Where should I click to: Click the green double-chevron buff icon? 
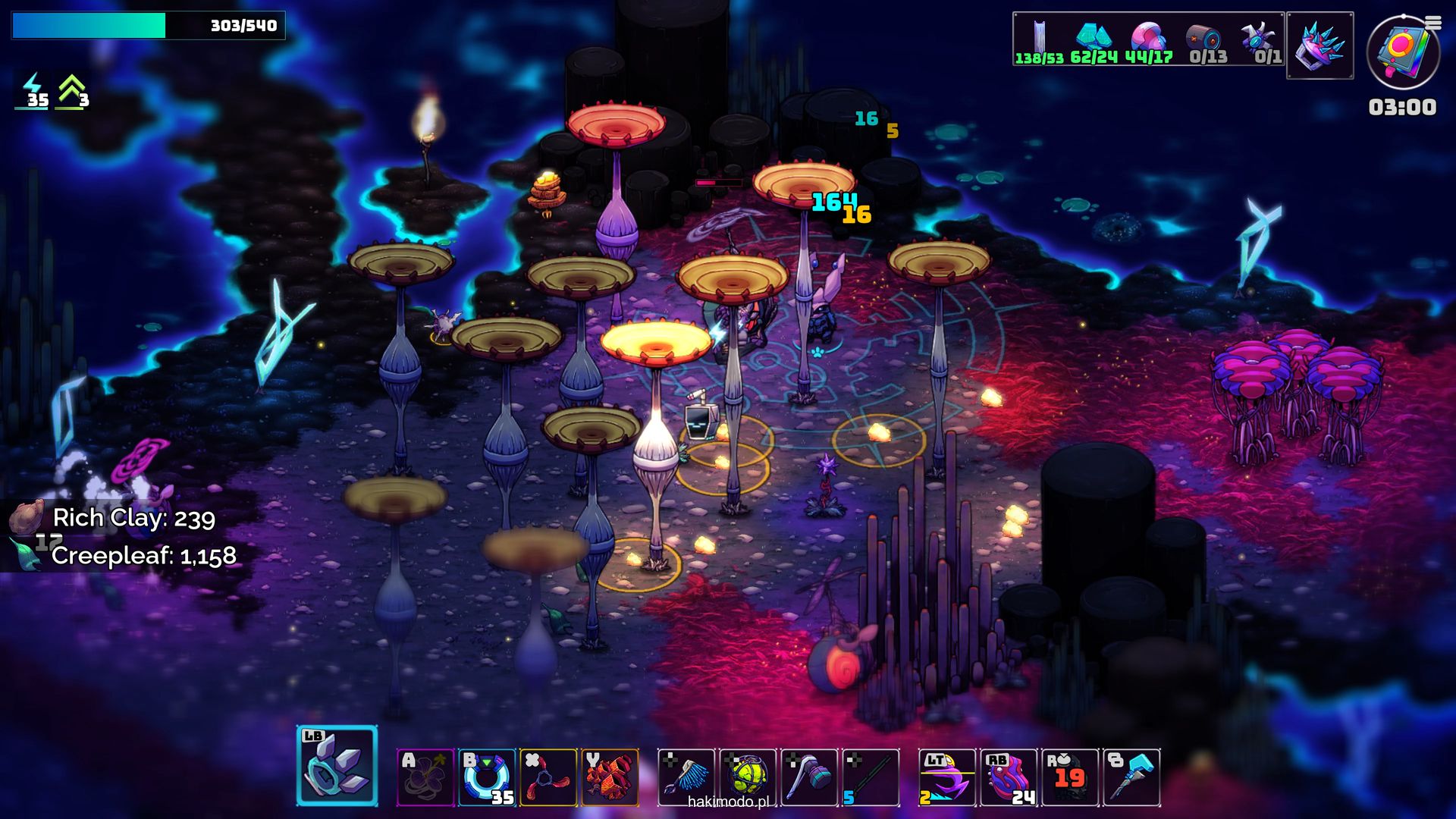(x=72, y=91)
